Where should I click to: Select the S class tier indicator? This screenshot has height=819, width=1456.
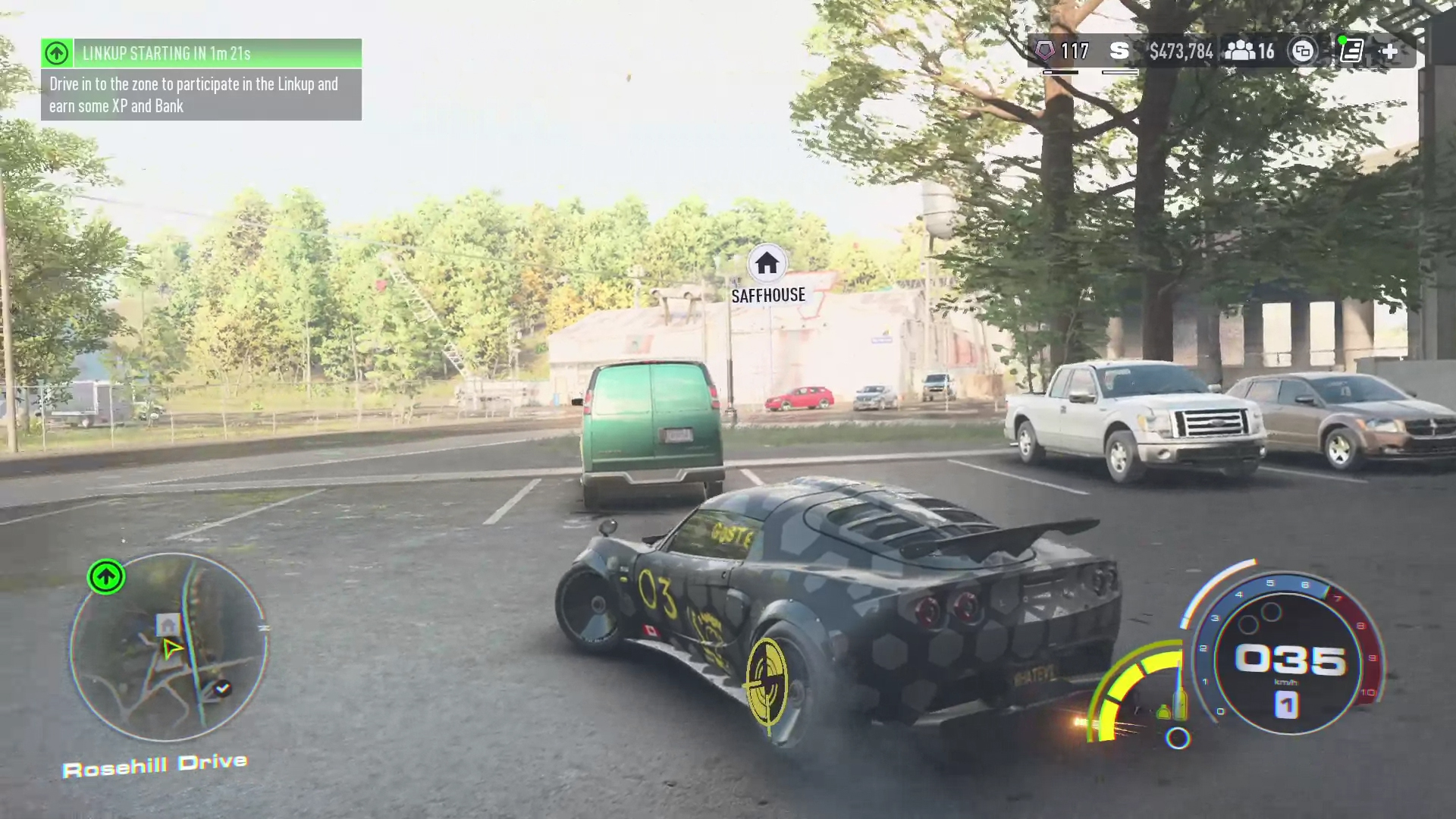pyautogui.click(x=1119, y=51)
